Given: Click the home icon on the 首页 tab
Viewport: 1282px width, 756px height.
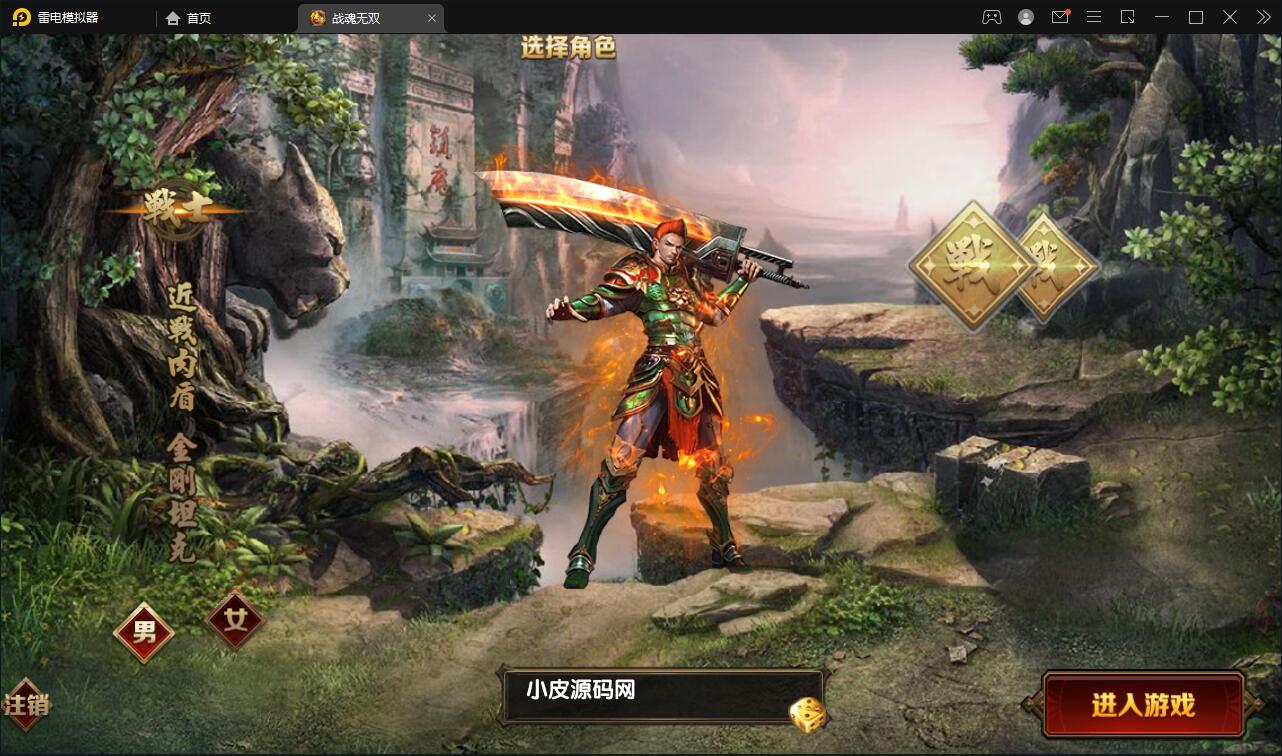Looking at the screenshot, I should tap(172, 17).
